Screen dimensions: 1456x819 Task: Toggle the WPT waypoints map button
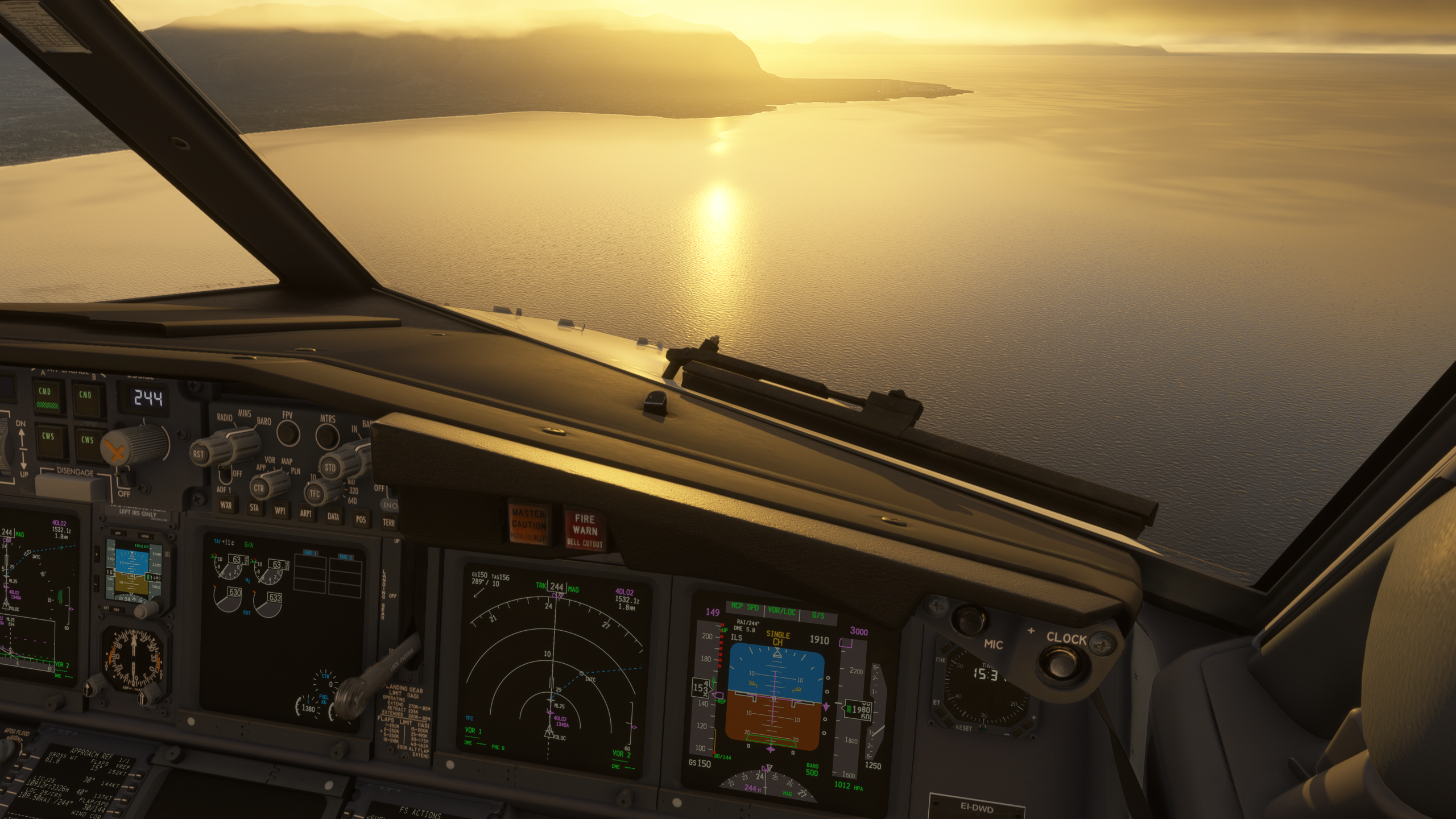pos(280,511)
